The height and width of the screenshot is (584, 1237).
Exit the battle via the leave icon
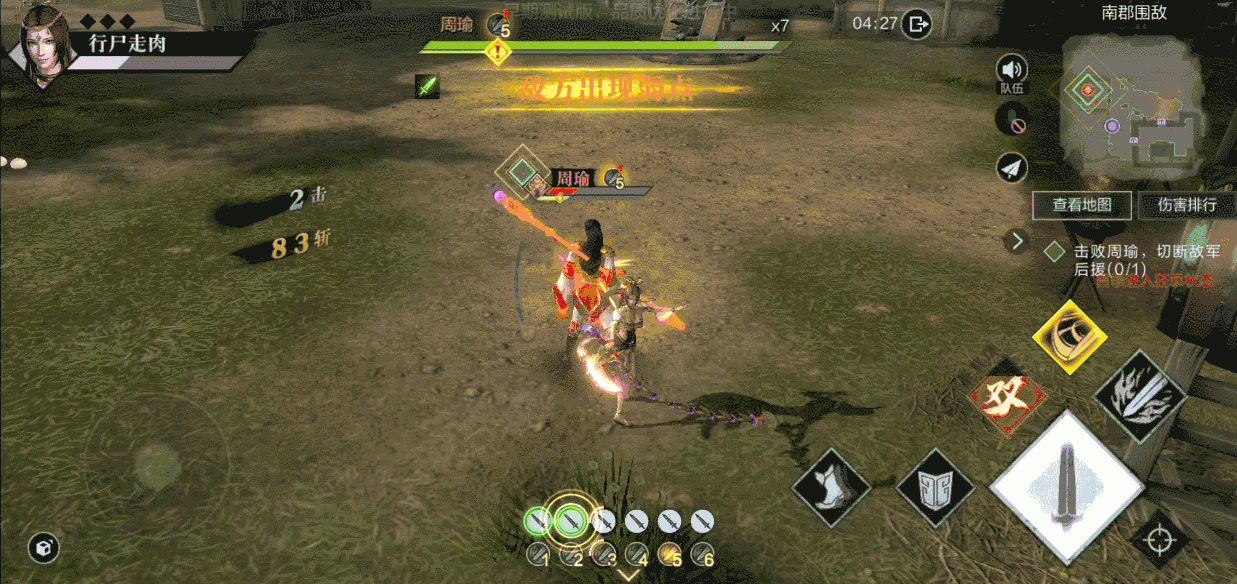coord(916,24)
